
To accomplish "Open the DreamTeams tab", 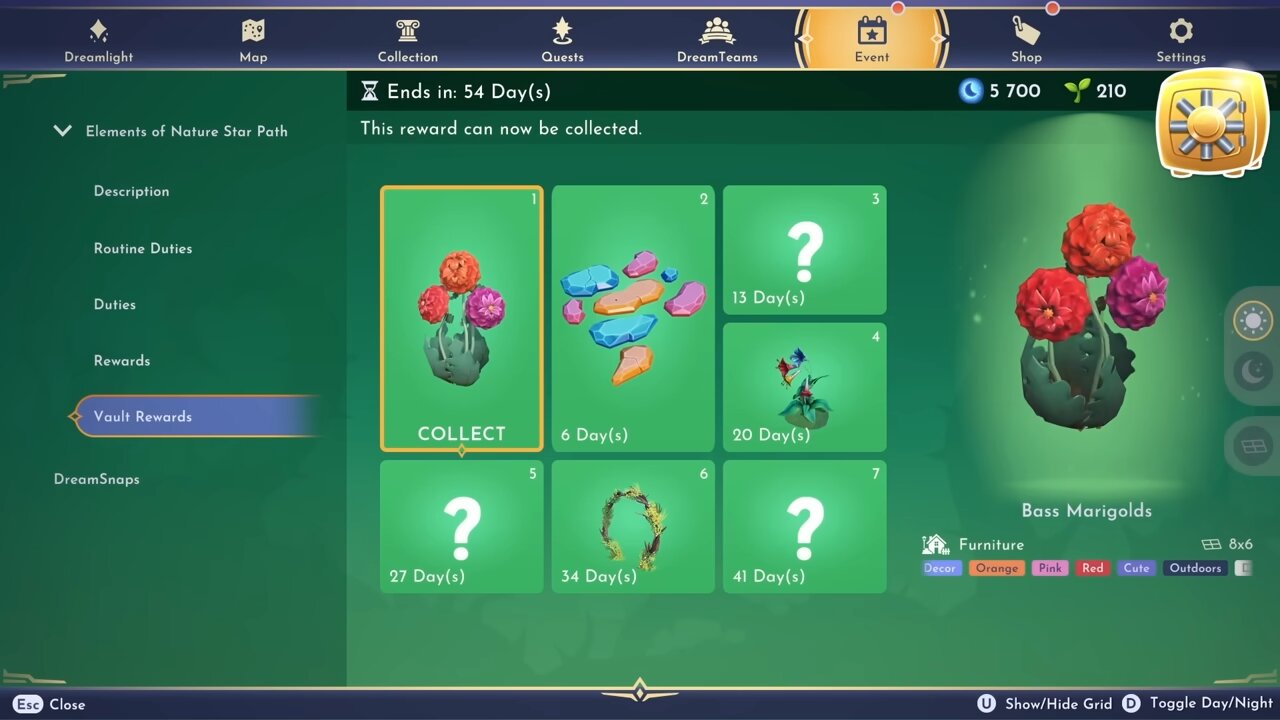I will pos(717,41).
